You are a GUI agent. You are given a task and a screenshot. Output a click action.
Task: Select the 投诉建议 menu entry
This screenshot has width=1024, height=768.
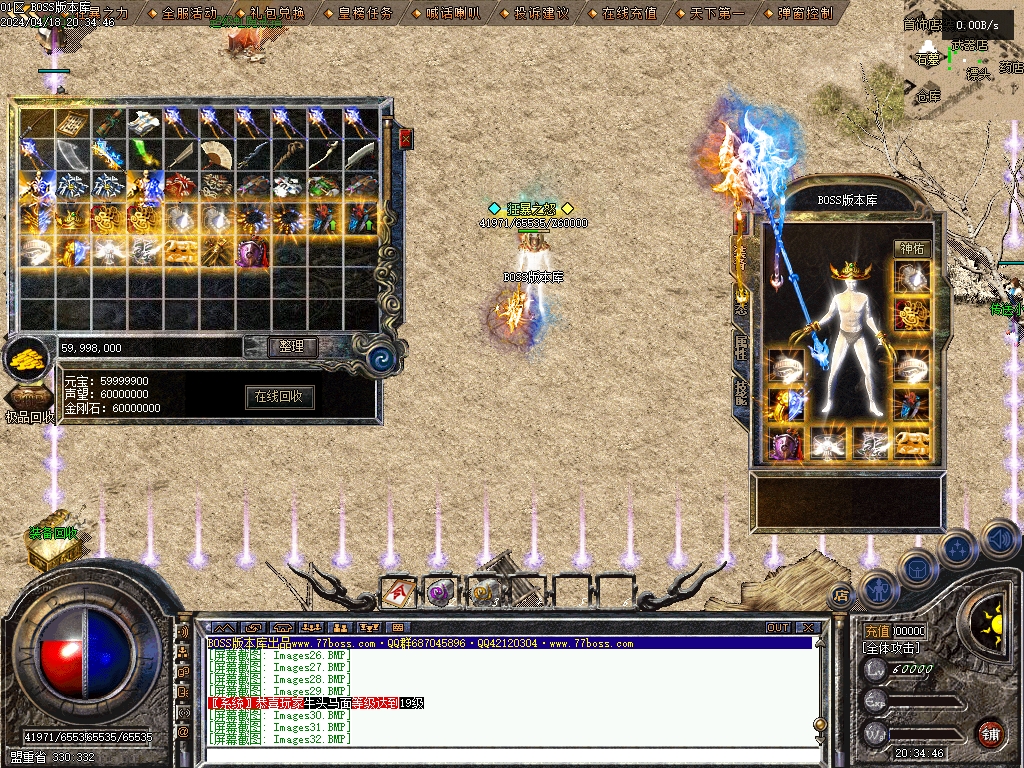(x=541, y=13)
